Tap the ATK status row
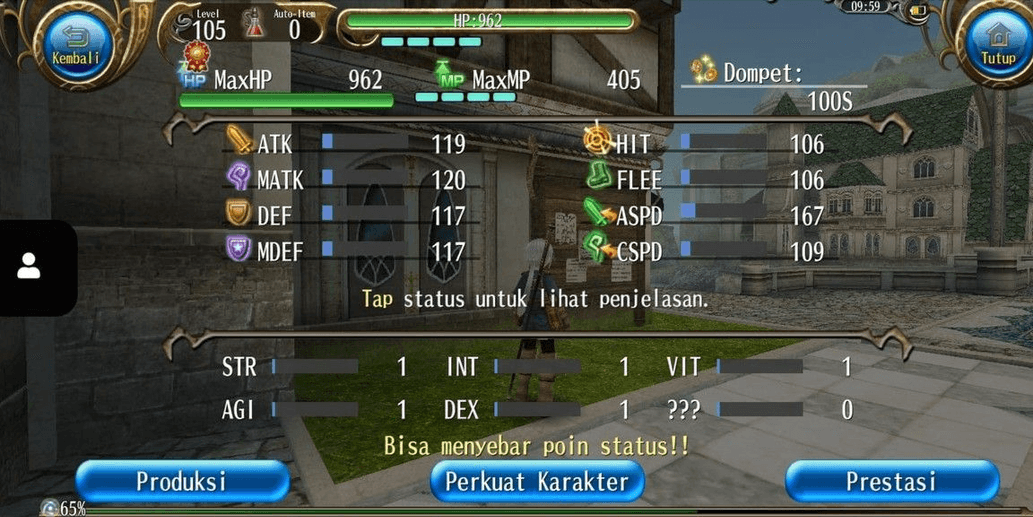 [x=345, y=144]
